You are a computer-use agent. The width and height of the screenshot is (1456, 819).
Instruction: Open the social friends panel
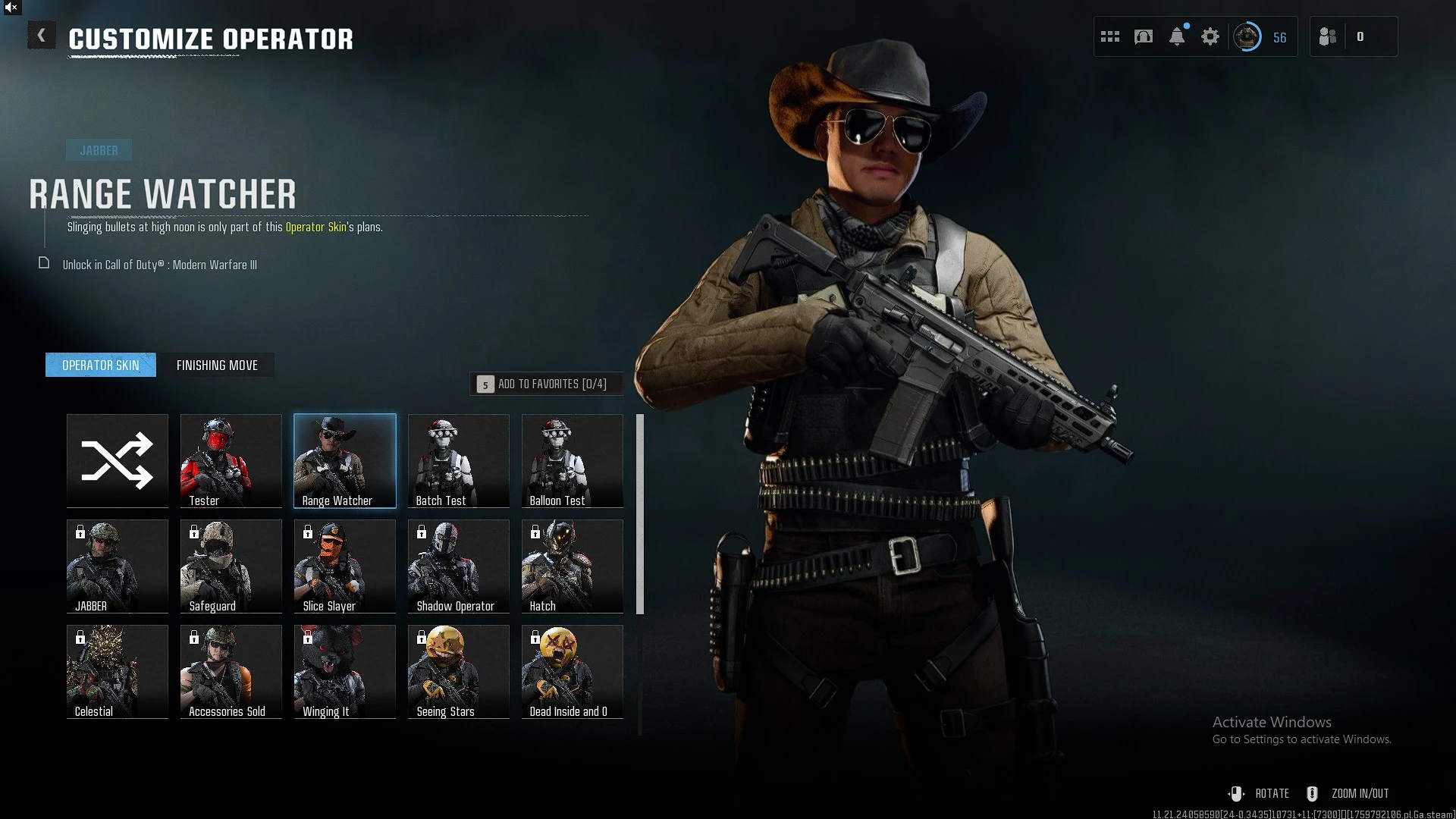click(x=1328, y=36)
